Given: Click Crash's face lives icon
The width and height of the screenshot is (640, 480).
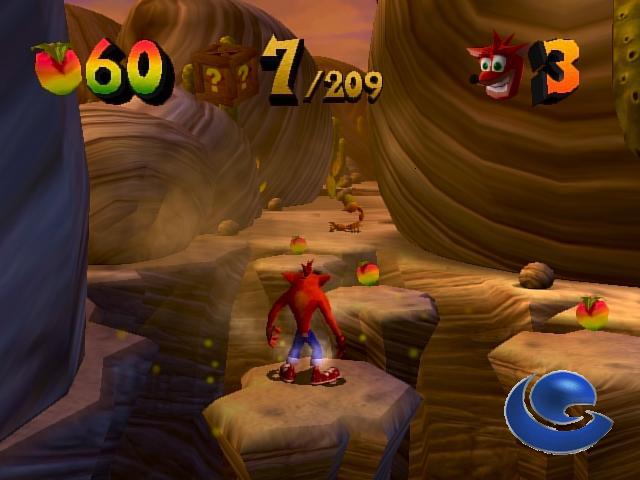Looking at the screenshot, I should (x=496, y=69).
